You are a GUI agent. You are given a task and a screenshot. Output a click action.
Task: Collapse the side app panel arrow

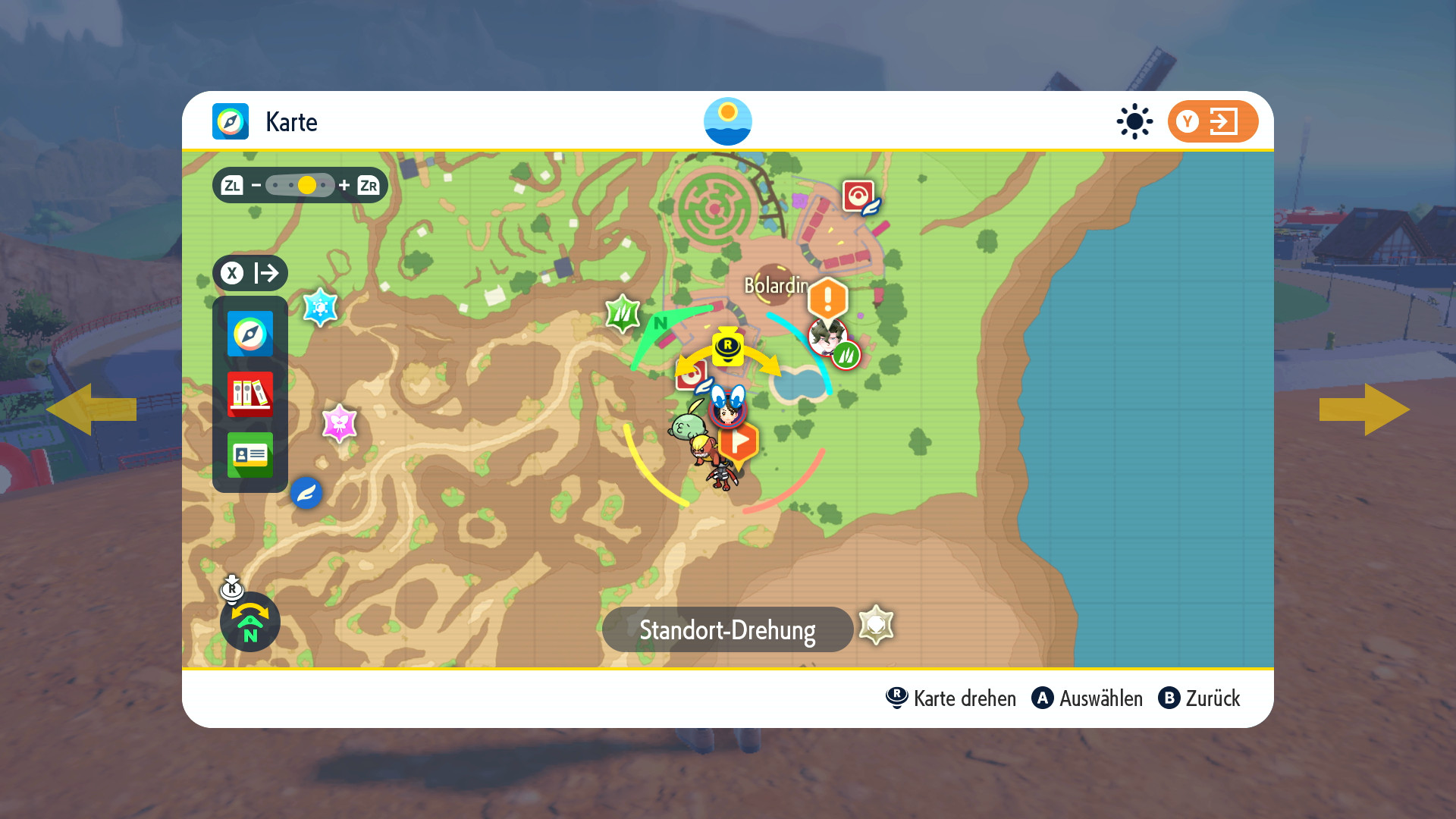[250, 273]
